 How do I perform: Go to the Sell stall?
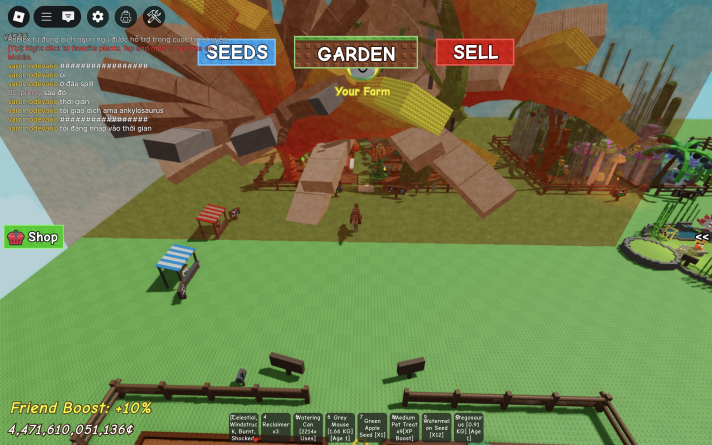point(475,52)
